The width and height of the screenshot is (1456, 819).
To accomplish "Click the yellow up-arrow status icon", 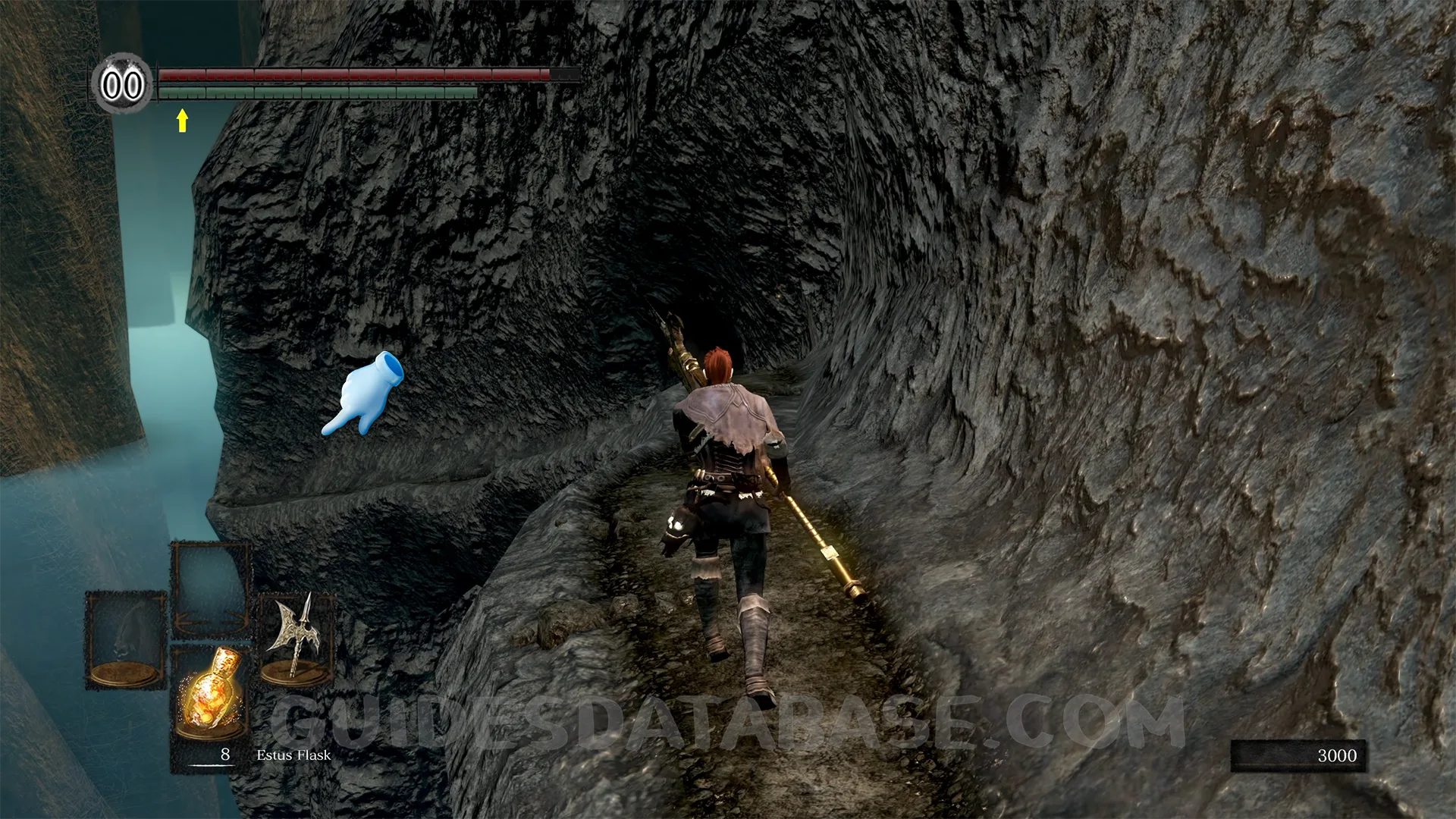I will pos(182,120).
